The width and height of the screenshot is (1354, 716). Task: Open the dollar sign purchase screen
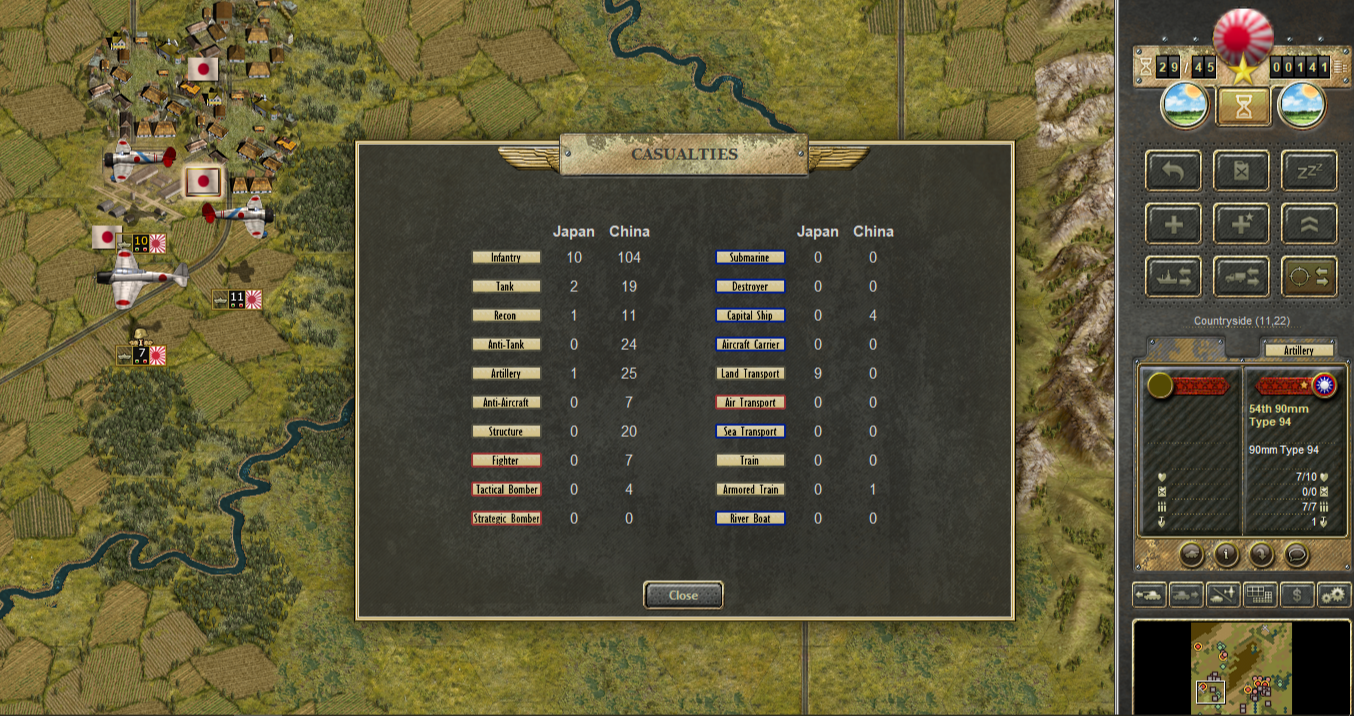pos(1297,594)
